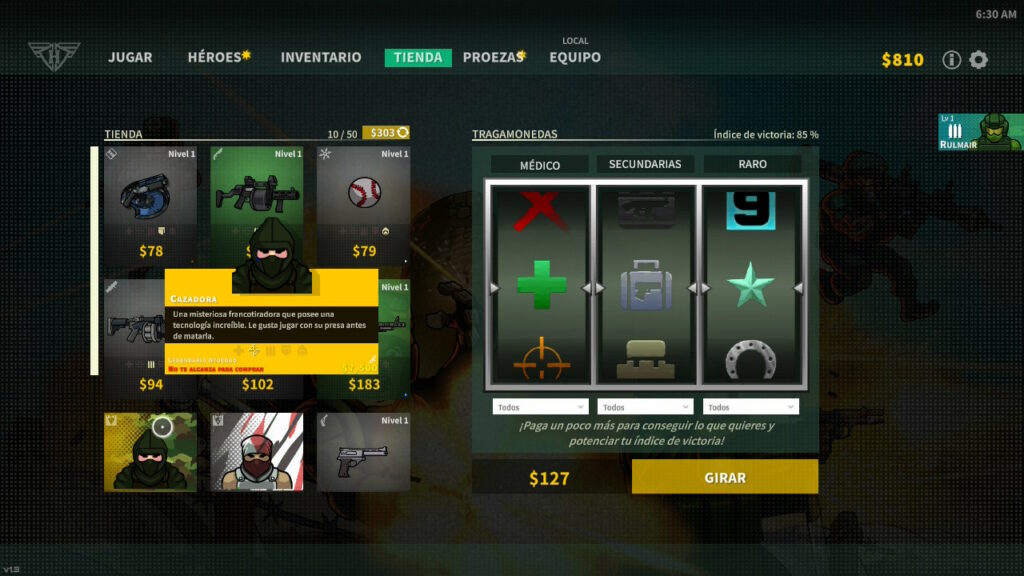The width and height of the screenshot is (1024, 576).
Task: Pick the red-striped masked hero card
Action: pyautogui.click(x=257, y=452)
